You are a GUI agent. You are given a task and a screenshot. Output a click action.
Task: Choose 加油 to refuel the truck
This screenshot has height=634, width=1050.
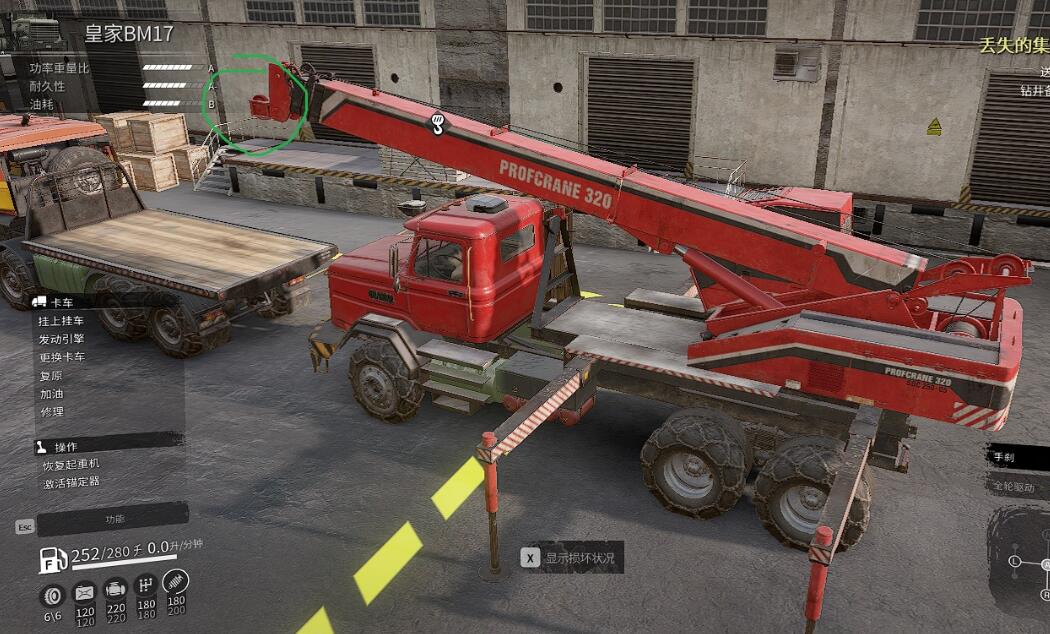[51, 394]
